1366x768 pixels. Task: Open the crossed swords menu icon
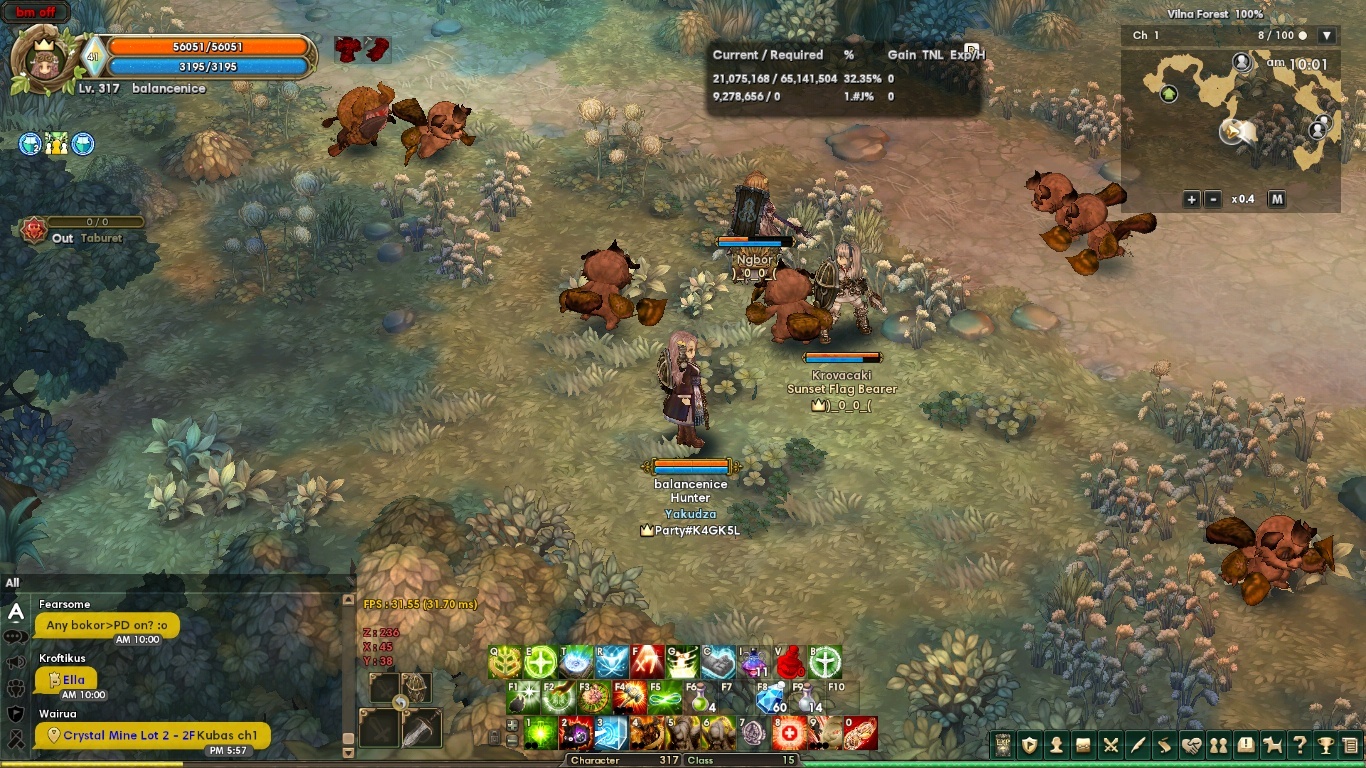pyautogui.click(x=1110, y=745)
